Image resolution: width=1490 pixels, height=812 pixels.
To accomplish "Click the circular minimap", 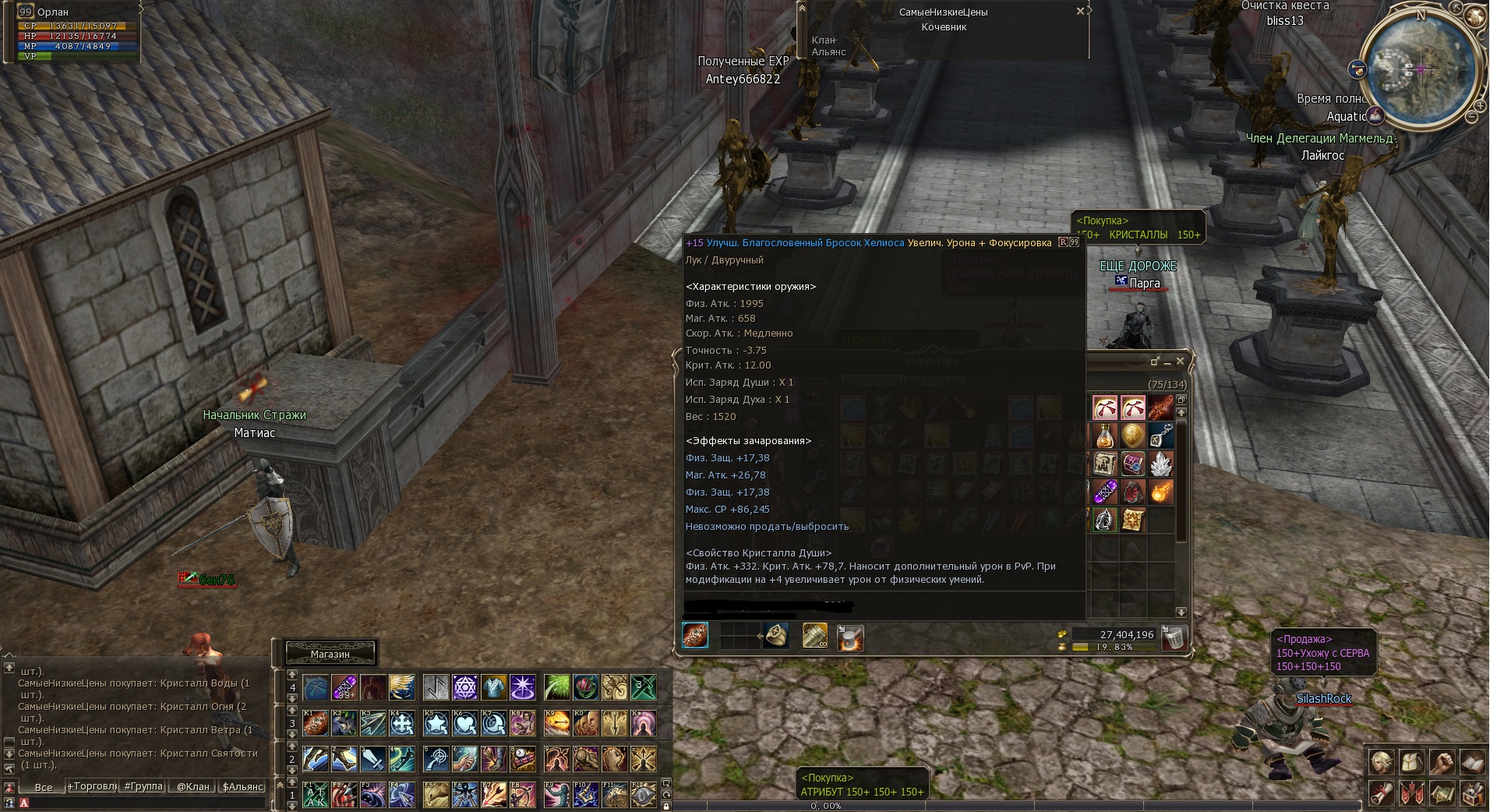I will point(1420,69).
